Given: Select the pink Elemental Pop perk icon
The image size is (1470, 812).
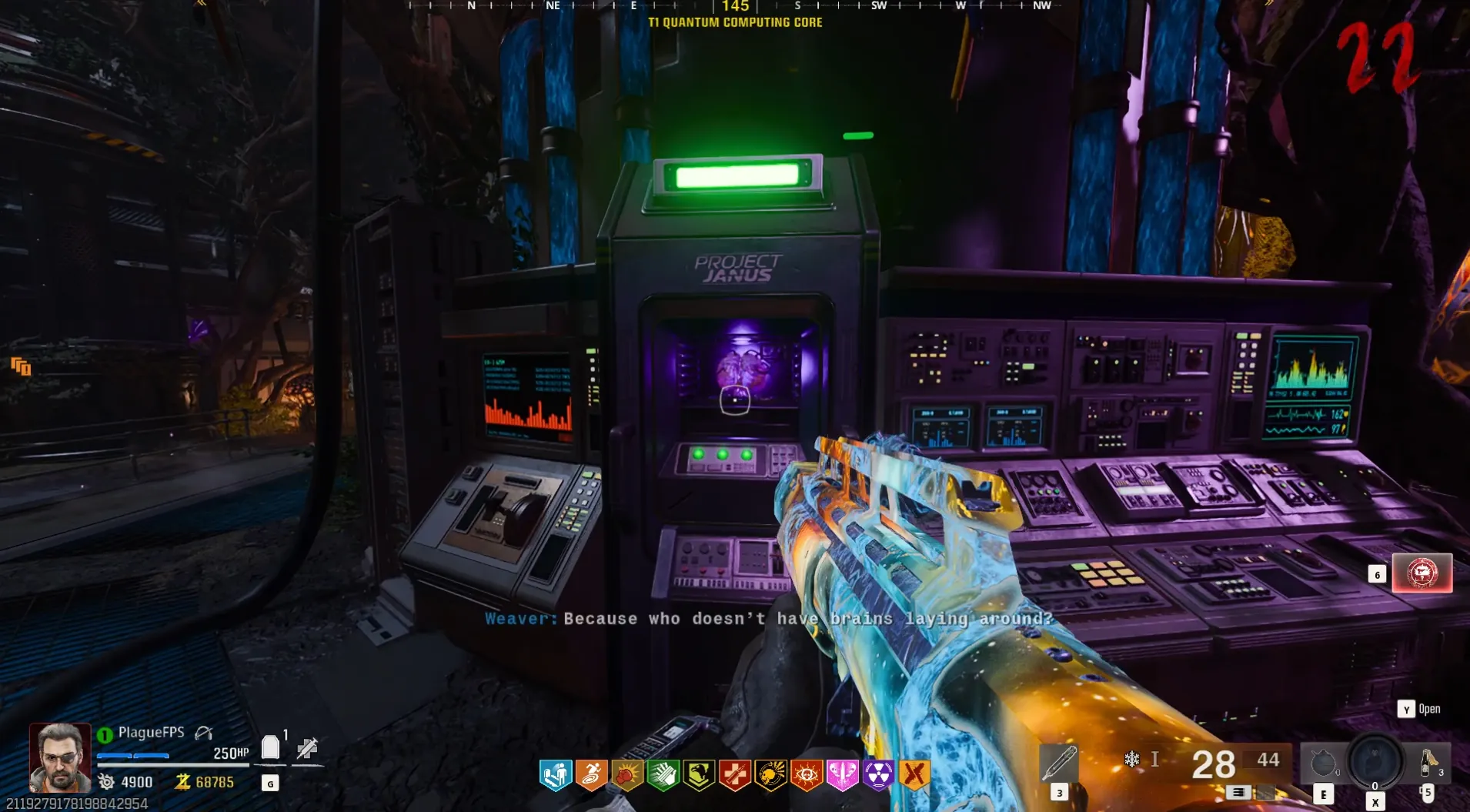Looking at the screenshot, I should pyautogui.click(x=842, y=775).
